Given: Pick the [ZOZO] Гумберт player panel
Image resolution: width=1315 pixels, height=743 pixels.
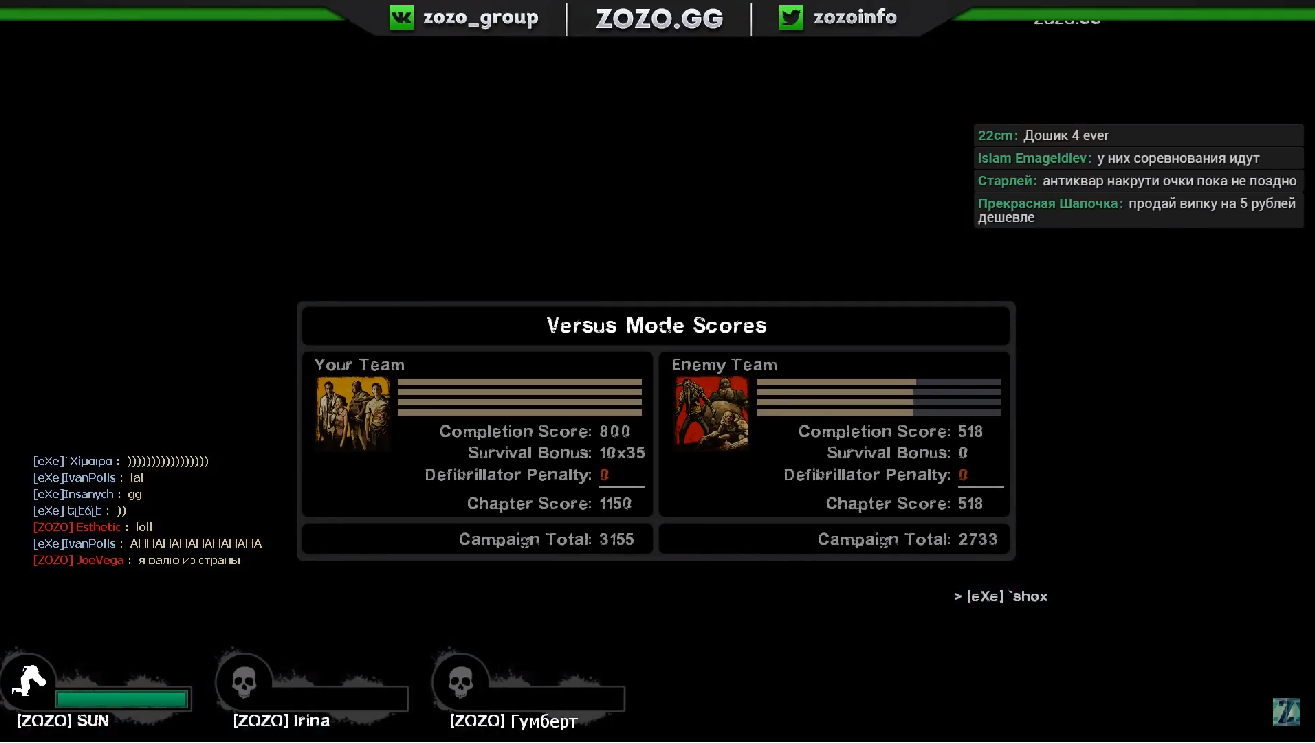Looking at the screenshot, I should click(527, 692).
